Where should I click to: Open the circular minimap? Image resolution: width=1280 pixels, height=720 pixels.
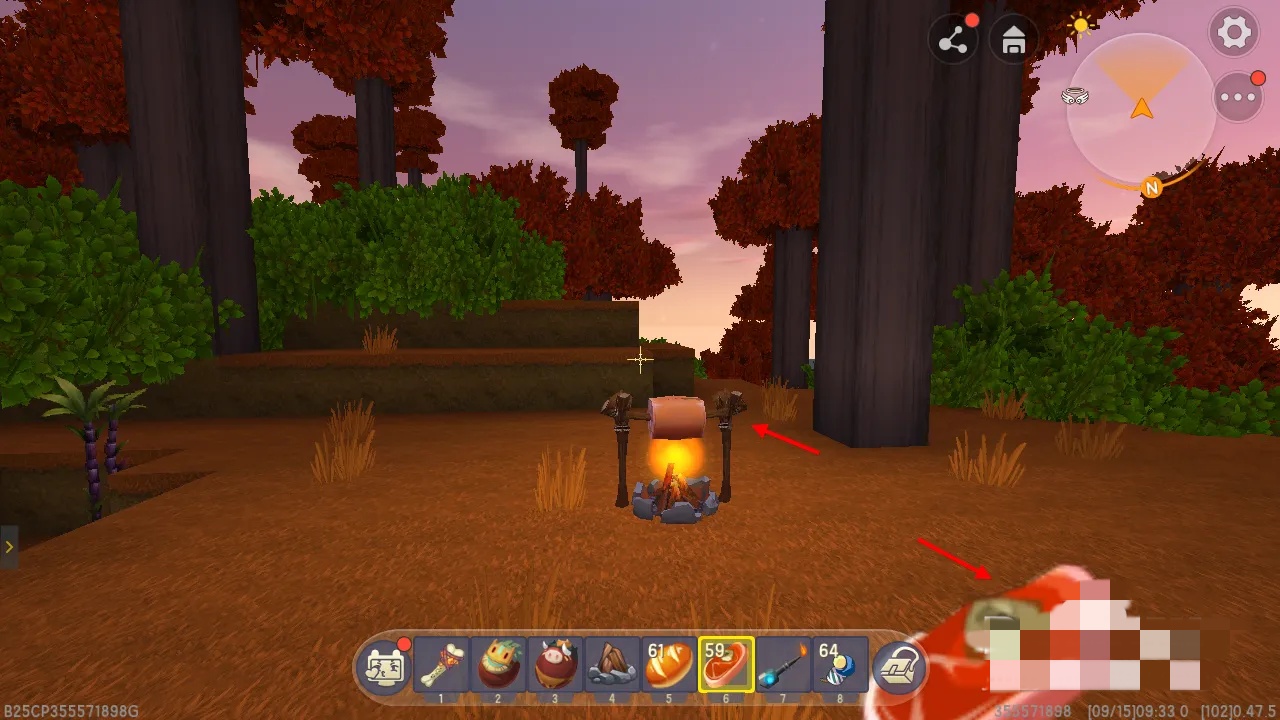coord(1141,108)
